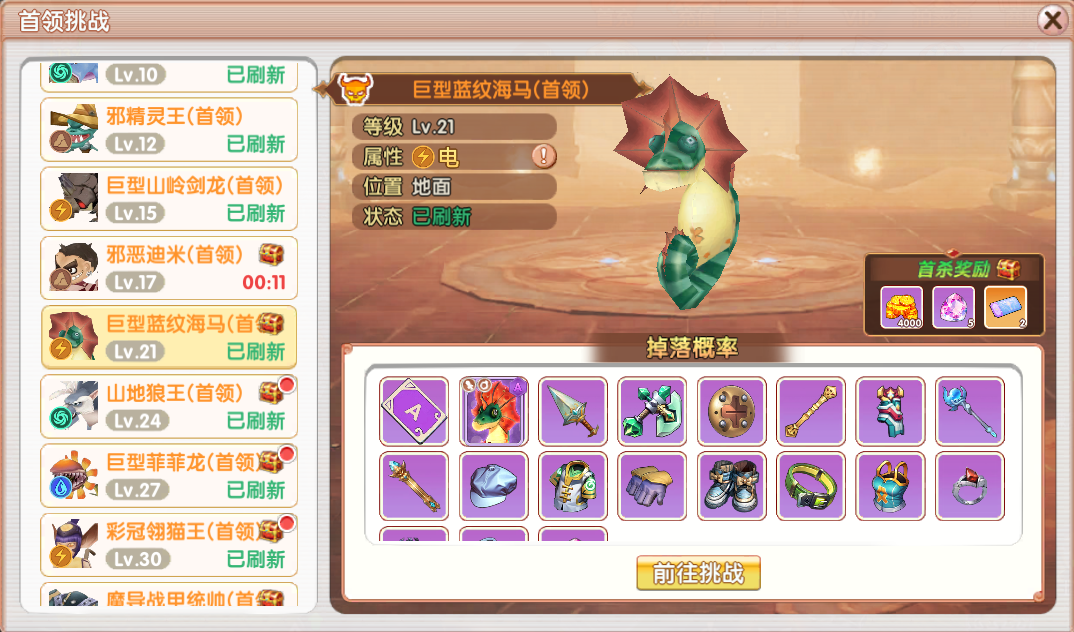
Task: Select 巨型菲菲龙 Lv.27 boss row
Action: point(169,475)
